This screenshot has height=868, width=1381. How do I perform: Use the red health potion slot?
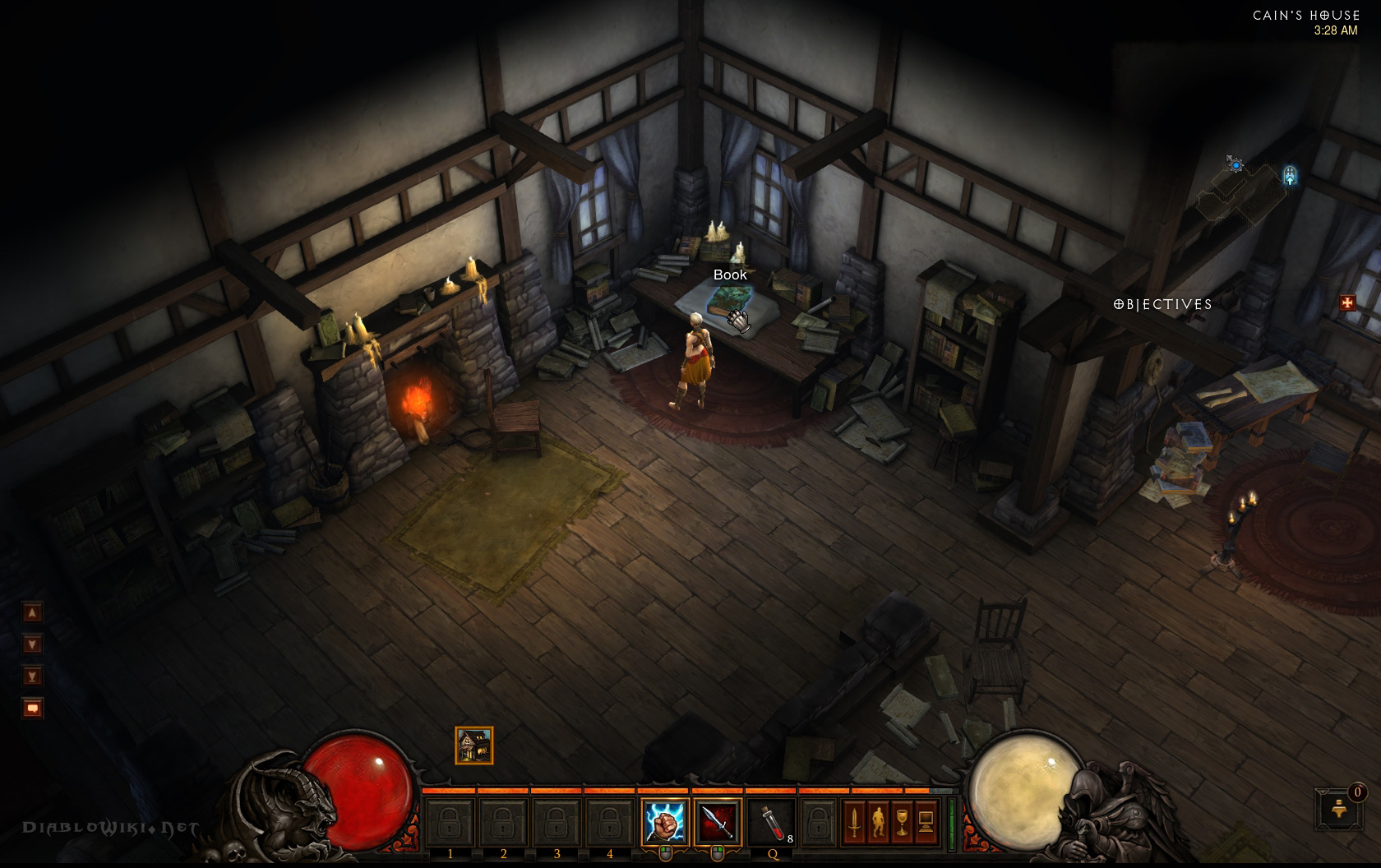tap(771, 821)
